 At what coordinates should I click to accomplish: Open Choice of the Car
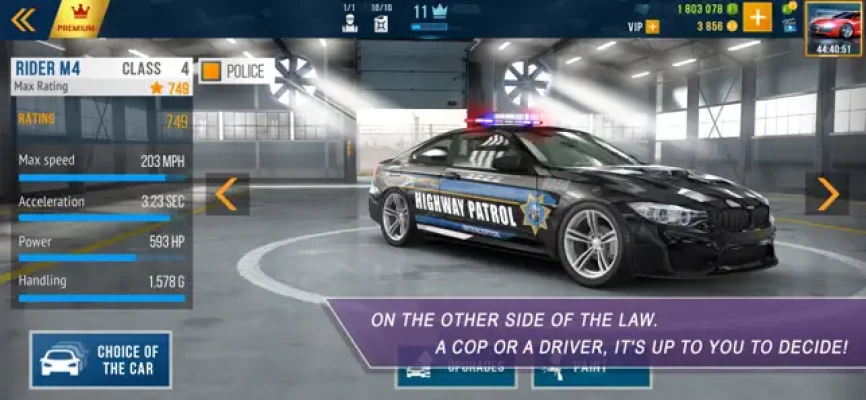pyautogui.click(x=101, y=360)
